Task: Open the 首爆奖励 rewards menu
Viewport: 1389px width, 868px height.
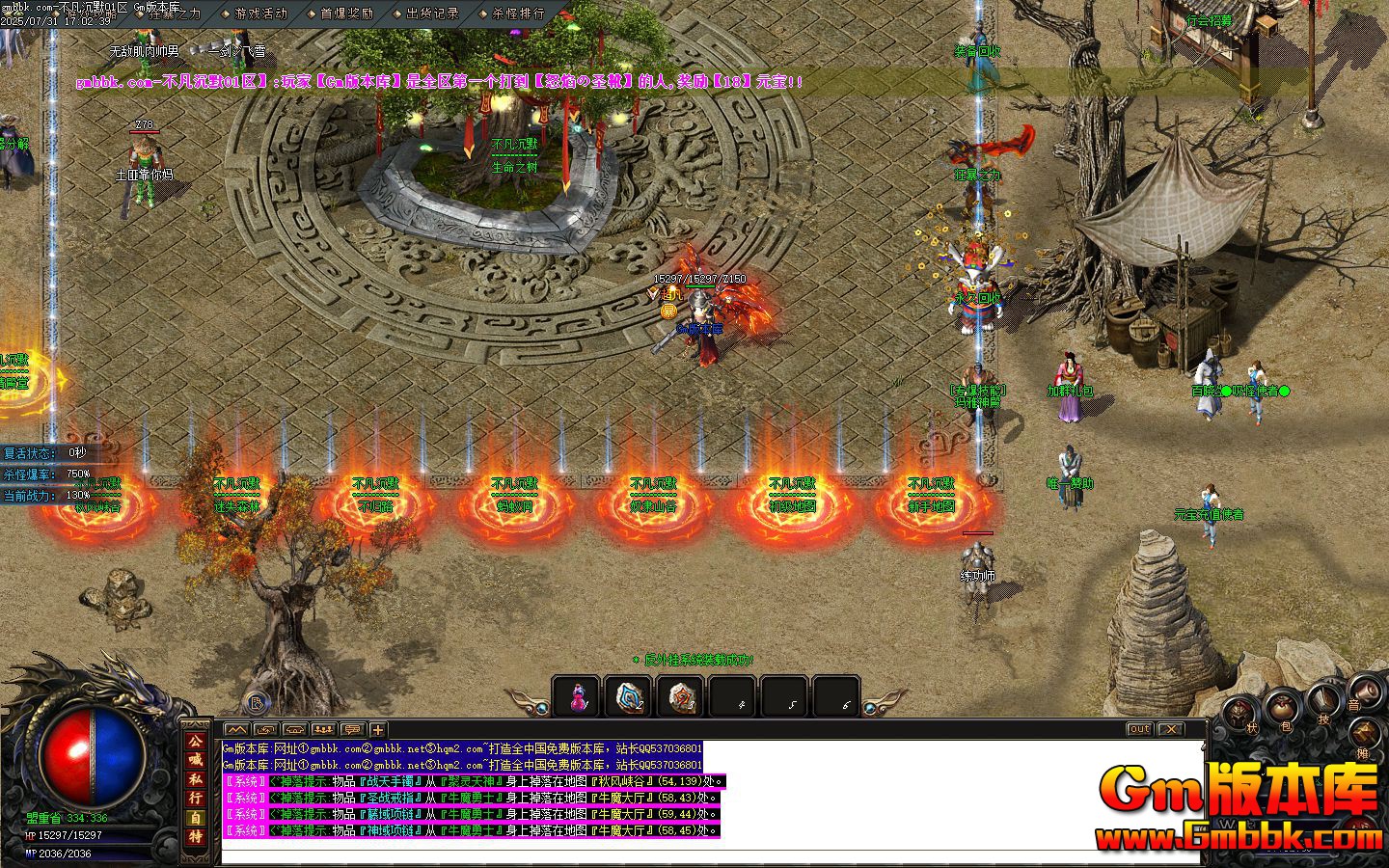Action: click(346, 14)
